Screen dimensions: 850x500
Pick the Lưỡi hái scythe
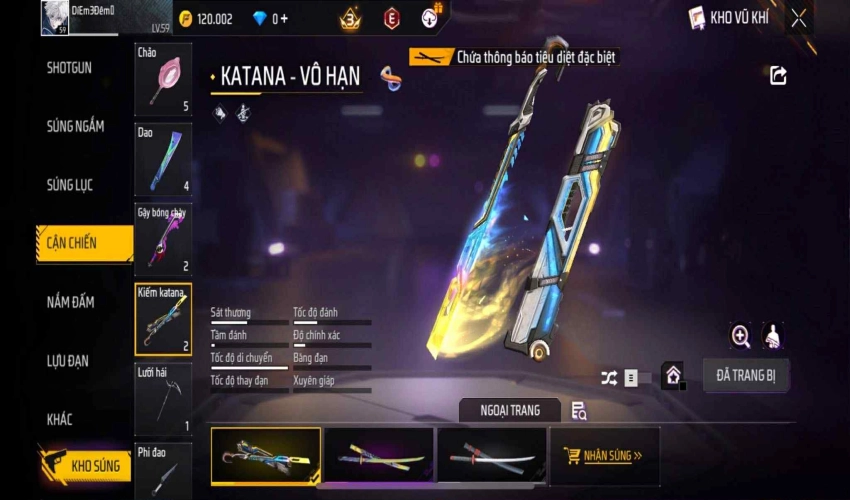coord(163,398)
